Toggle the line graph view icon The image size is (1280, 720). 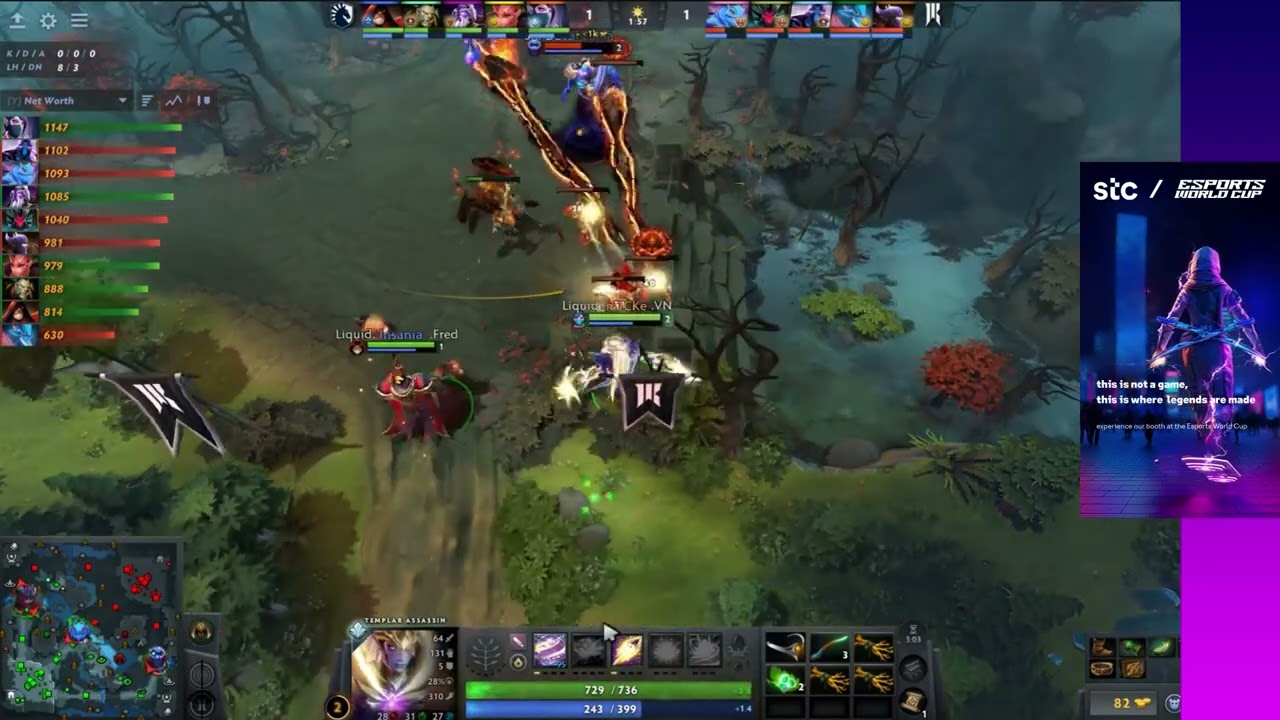tap(174, 100)
